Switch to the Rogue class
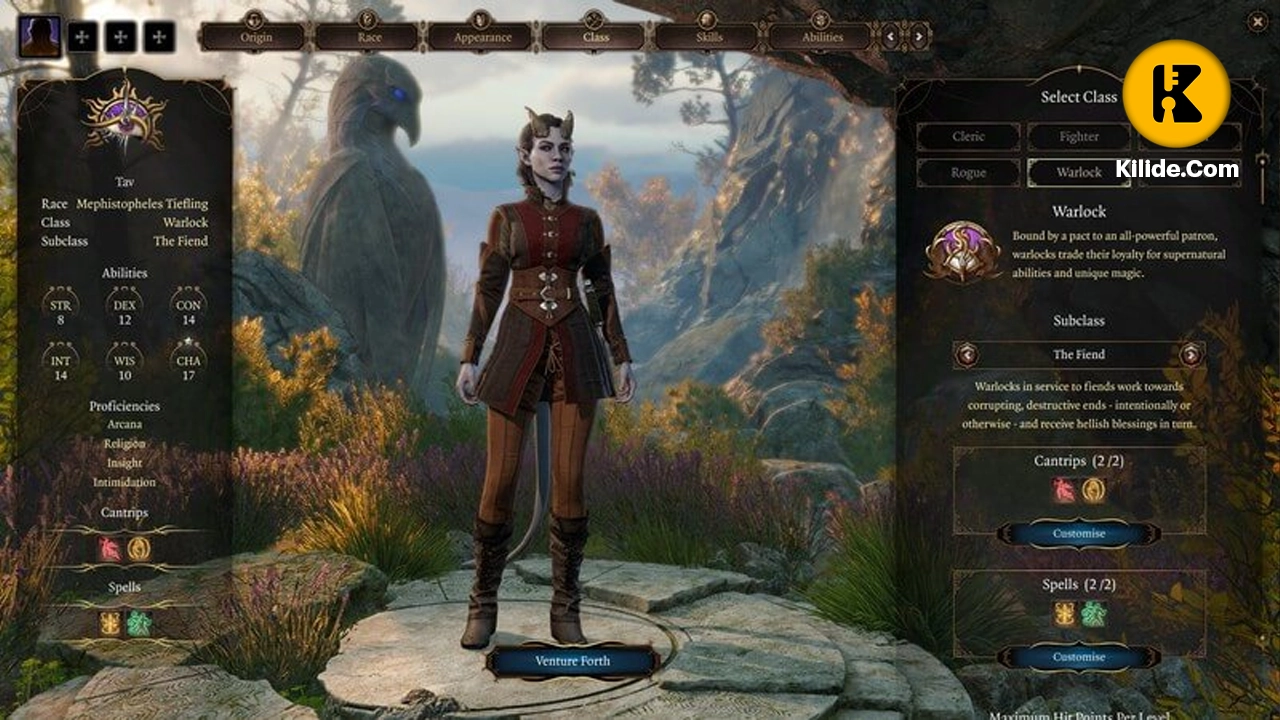 click(968, 172)
